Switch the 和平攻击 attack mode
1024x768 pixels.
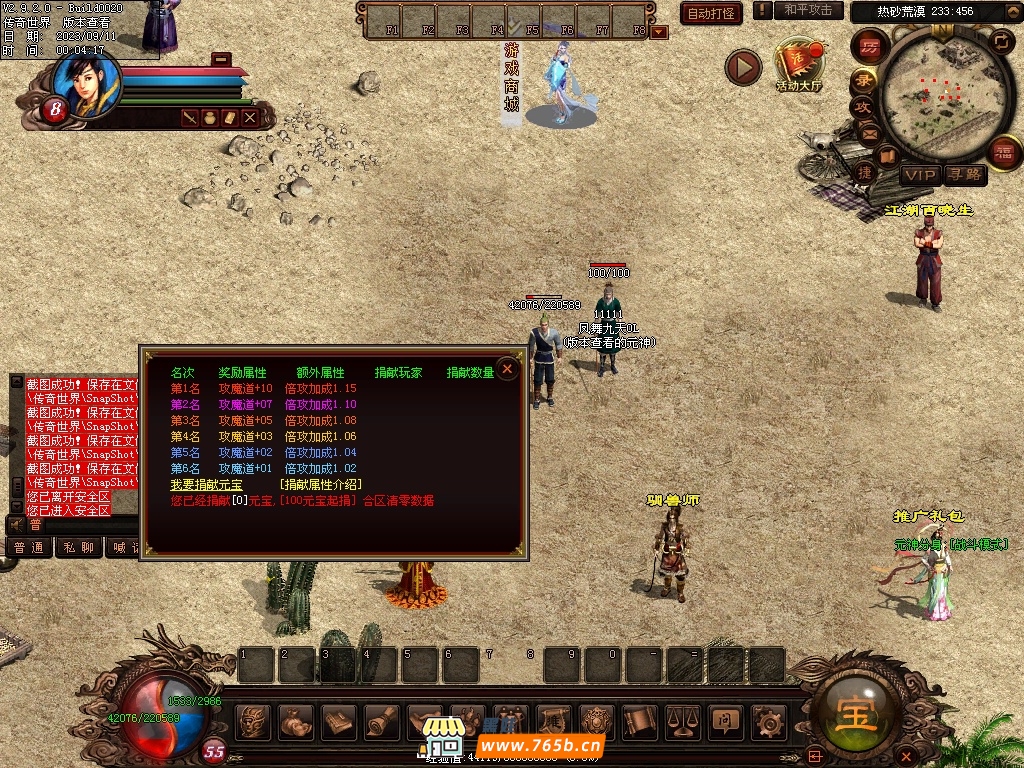[808, 10]
